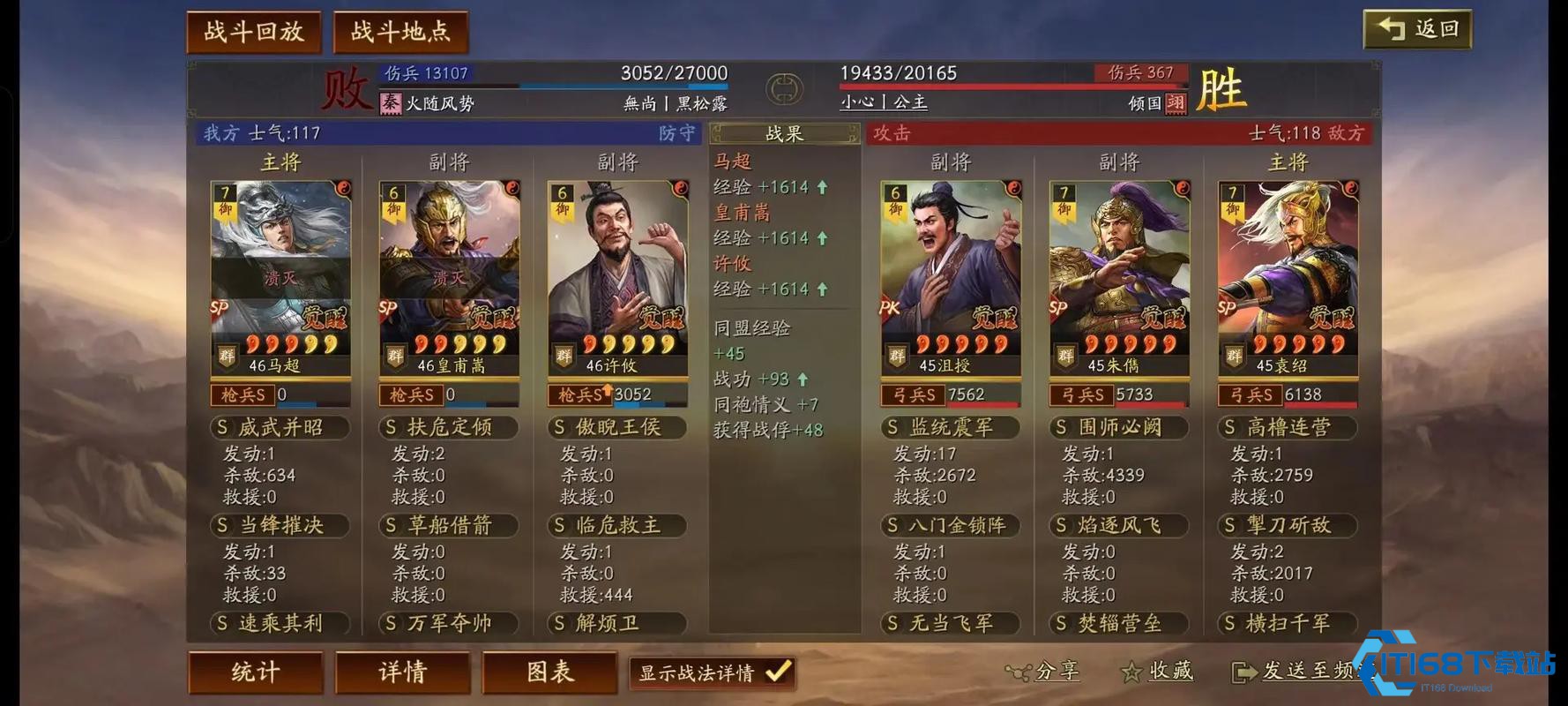Click the 图表 button

point(549,672)
